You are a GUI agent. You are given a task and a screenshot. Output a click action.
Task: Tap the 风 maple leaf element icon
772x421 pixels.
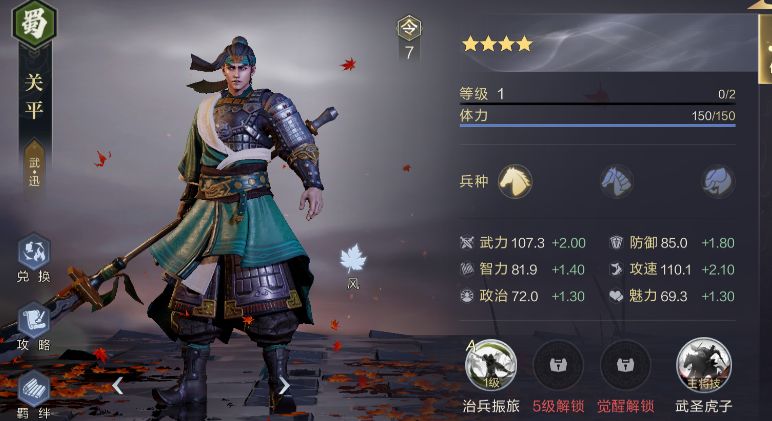click(x=353, y=260)
